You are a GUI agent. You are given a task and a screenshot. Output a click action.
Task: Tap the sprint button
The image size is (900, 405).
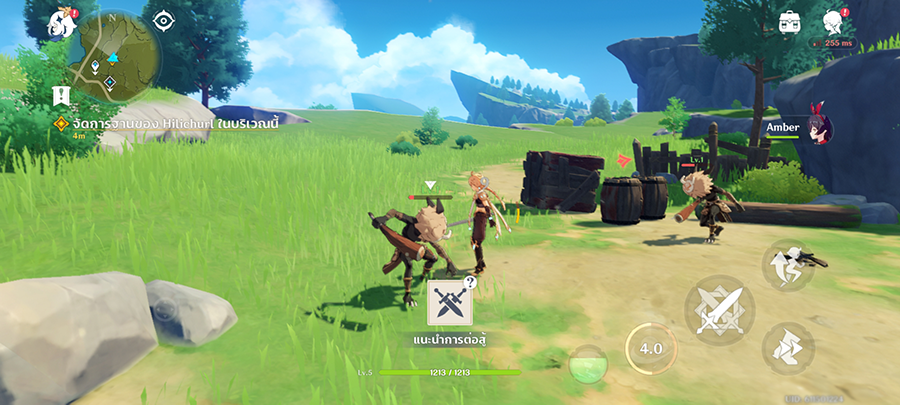(787, 347)
